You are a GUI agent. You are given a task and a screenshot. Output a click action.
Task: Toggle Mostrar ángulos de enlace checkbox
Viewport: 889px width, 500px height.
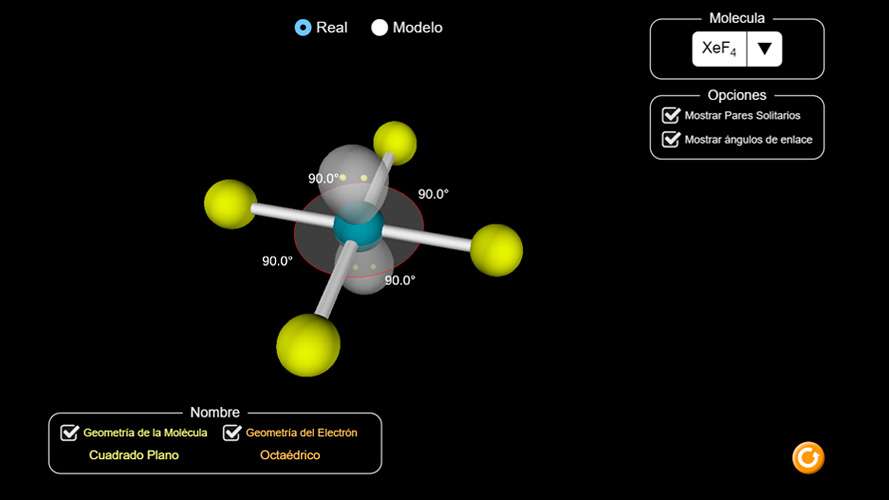(671, 140)
